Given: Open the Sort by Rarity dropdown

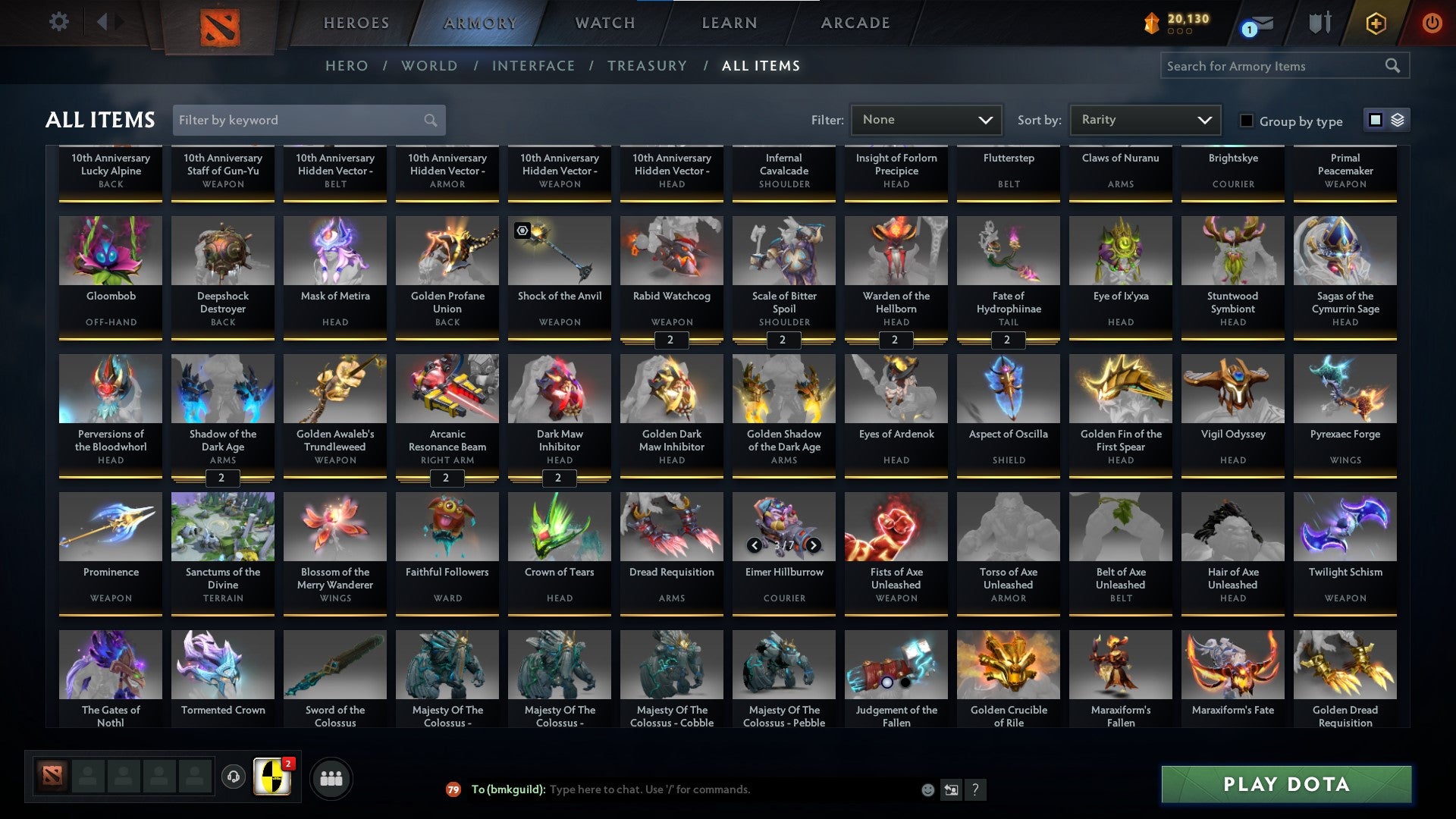Looking at the screenshot, I should (x=1144, y=119).
